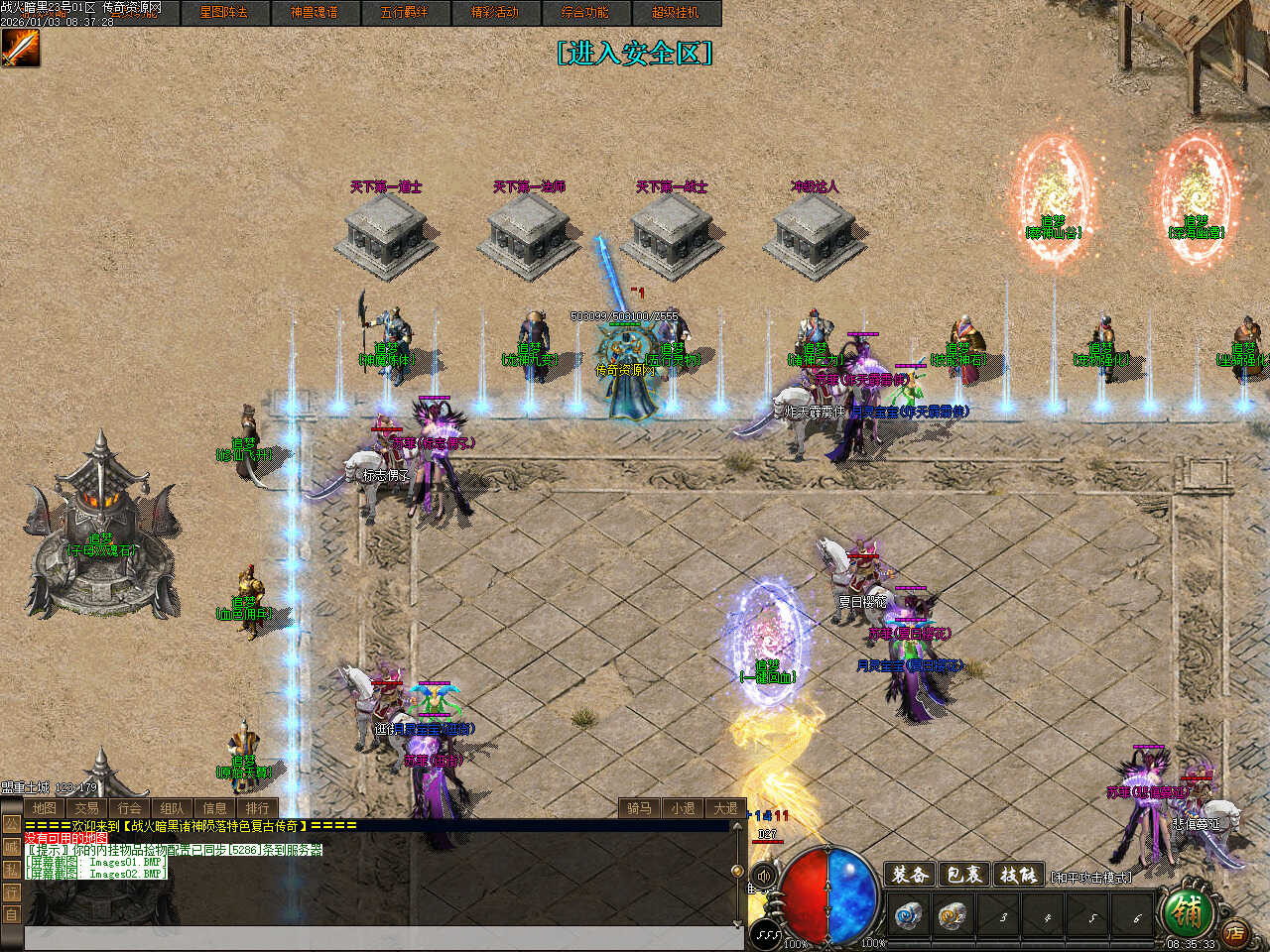Open the 超级挂机 auto-play menu

676,13
